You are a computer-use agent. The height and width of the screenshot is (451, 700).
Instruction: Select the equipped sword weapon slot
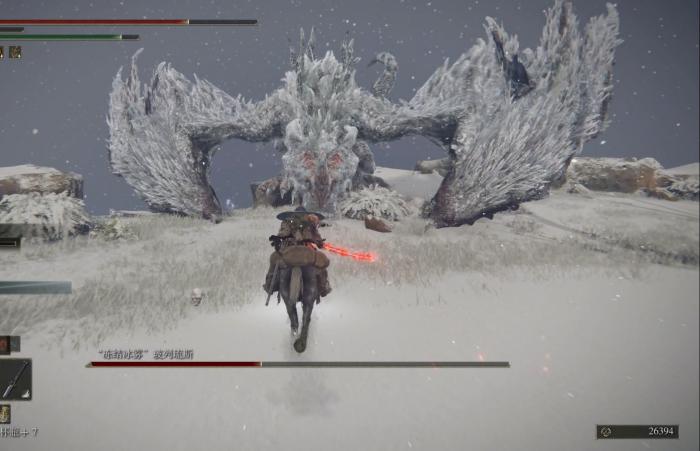click(14, 379)
